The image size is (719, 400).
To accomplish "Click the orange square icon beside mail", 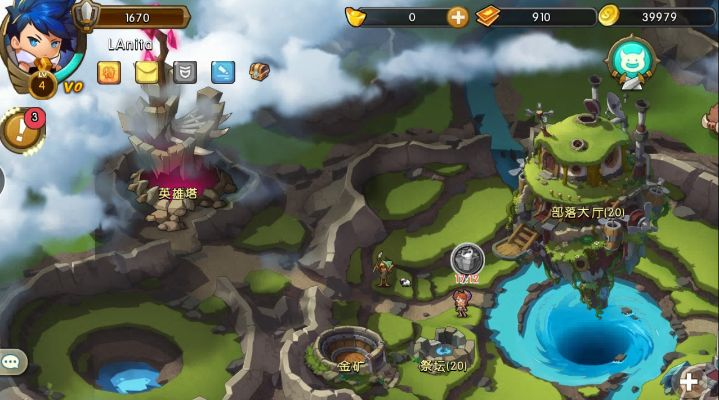I will (109, 72).
